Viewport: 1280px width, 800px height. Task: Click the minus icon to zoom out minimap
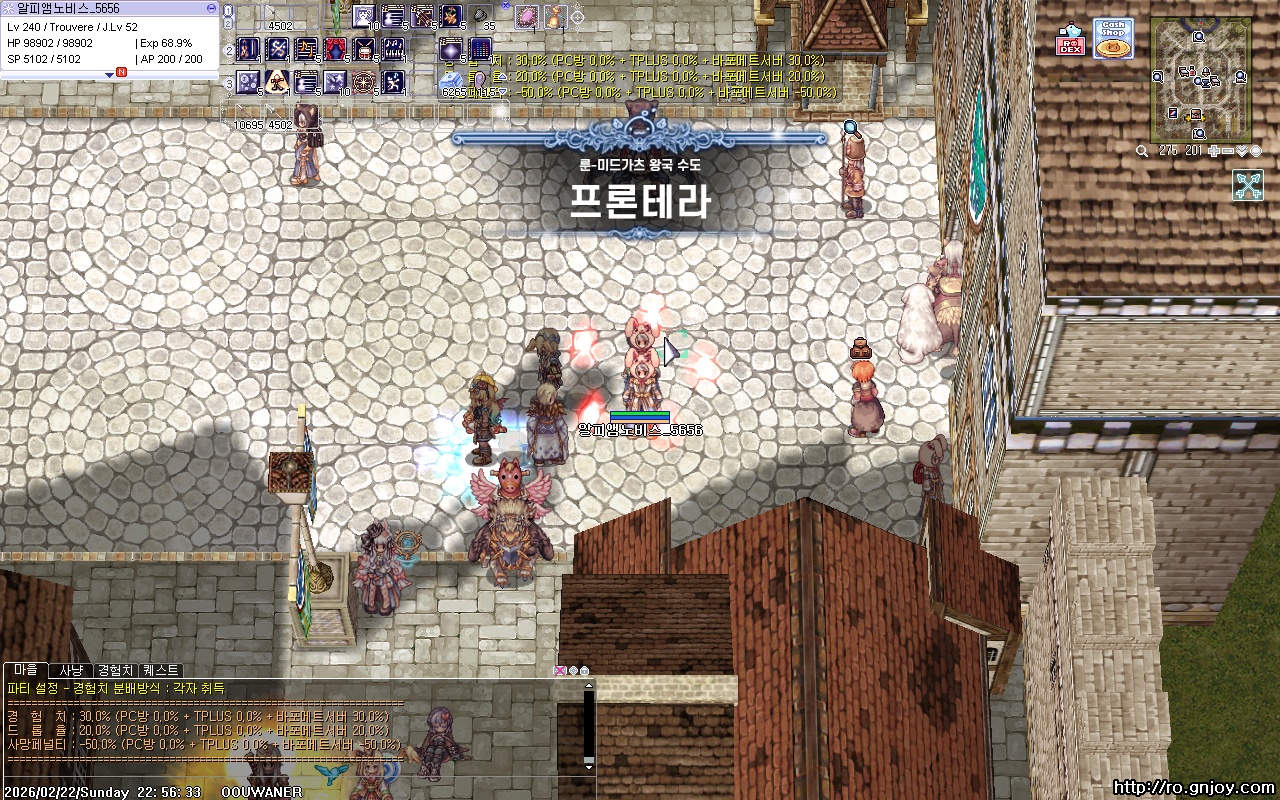(x=1227, y=149)
